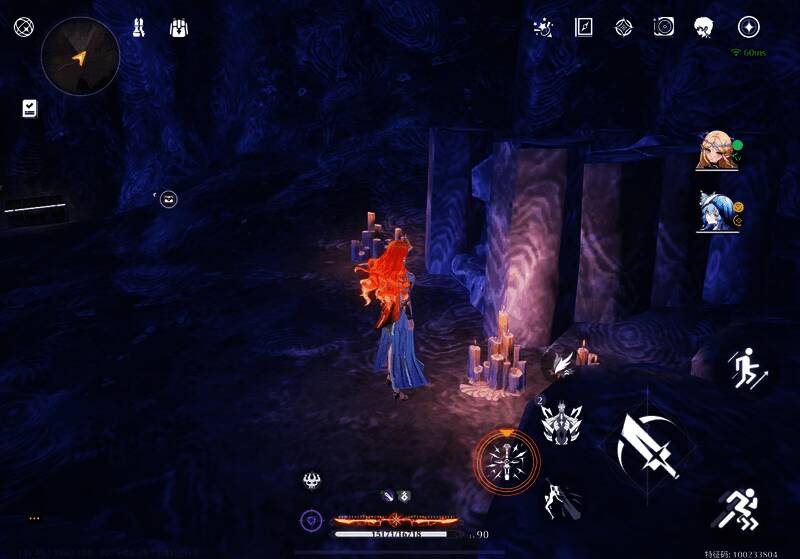Open the character head silhouette menu

(704, 27)
